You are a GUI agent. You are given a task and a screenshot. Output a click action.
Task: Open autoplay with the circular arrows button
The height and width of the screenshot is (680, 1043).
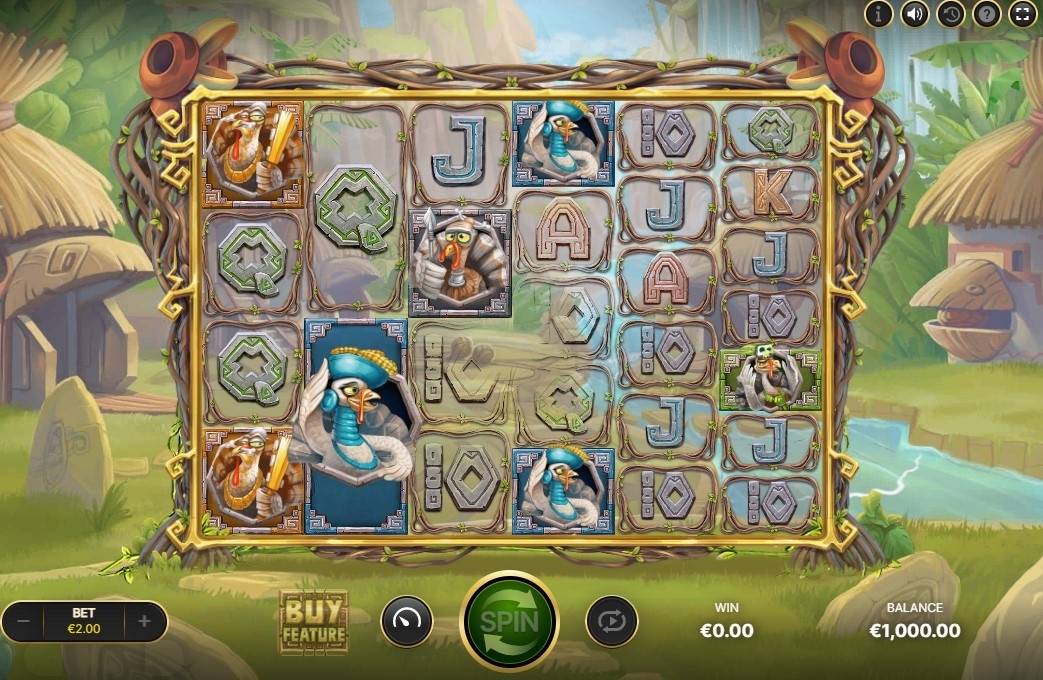pos(611,622)
